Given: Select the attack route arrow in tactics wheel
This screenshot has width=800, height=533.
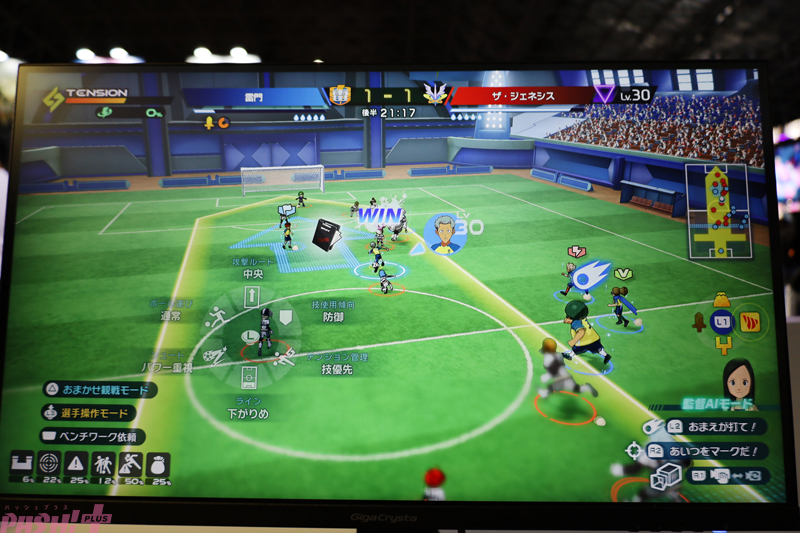Looking at the screenshot, I should coord(250,296).
